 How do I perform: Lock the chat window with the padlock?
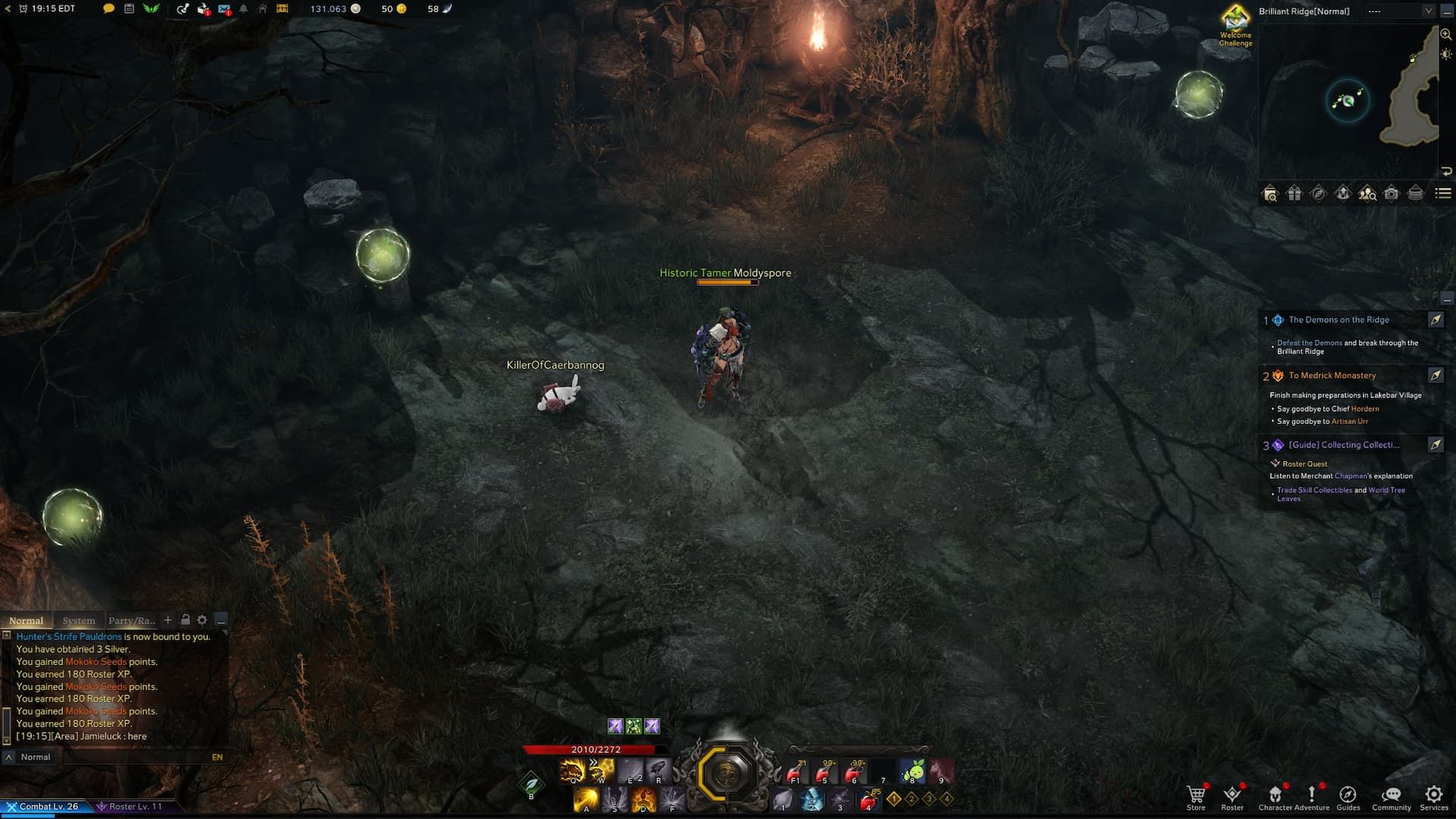(186, 620)
